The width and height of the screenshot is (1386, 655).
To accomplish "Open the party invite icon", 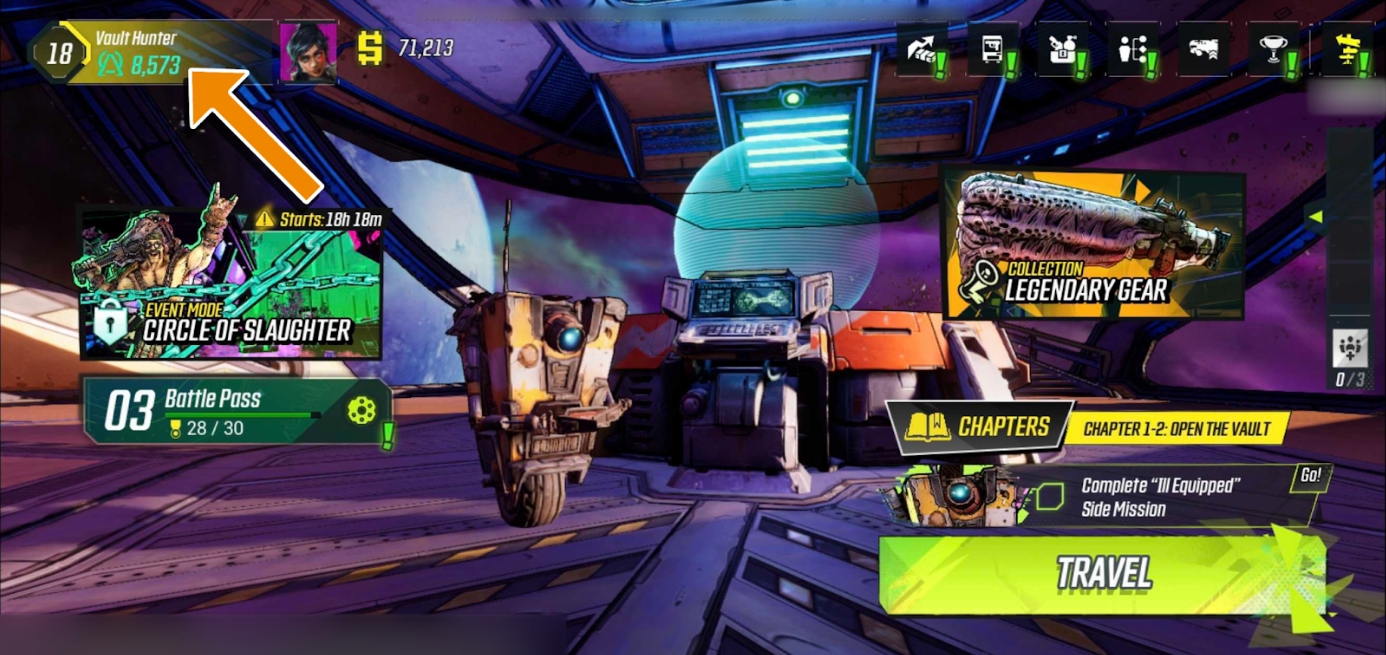I will coord(1350,349).
